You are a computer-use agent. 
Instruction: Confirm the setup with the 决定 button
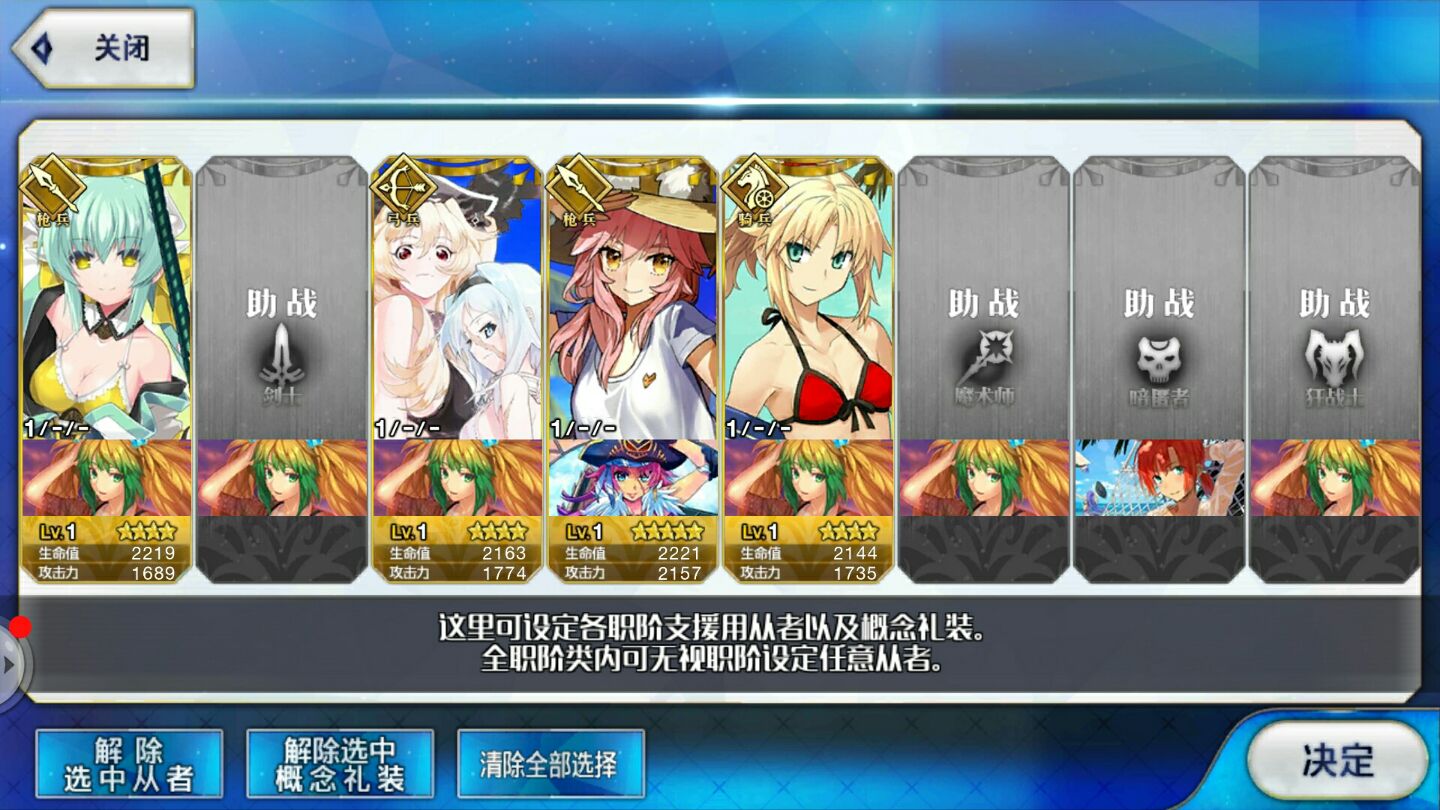[x=1337, y=760]
